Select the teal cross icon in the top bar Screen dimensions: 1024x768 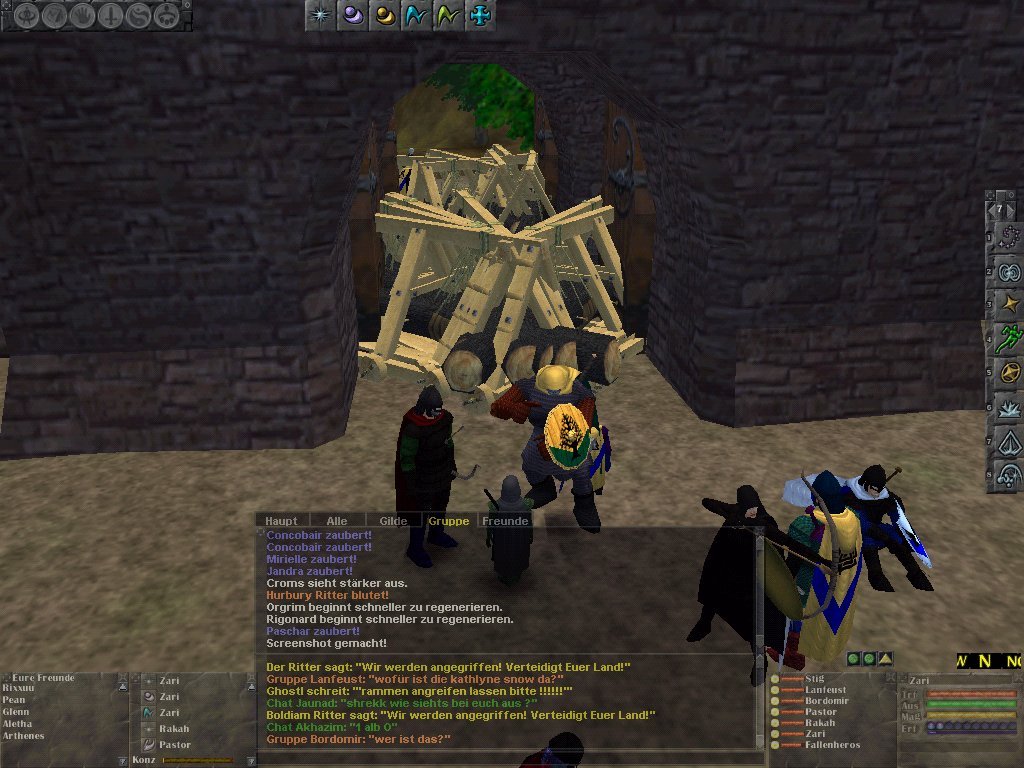pos(480,15)
